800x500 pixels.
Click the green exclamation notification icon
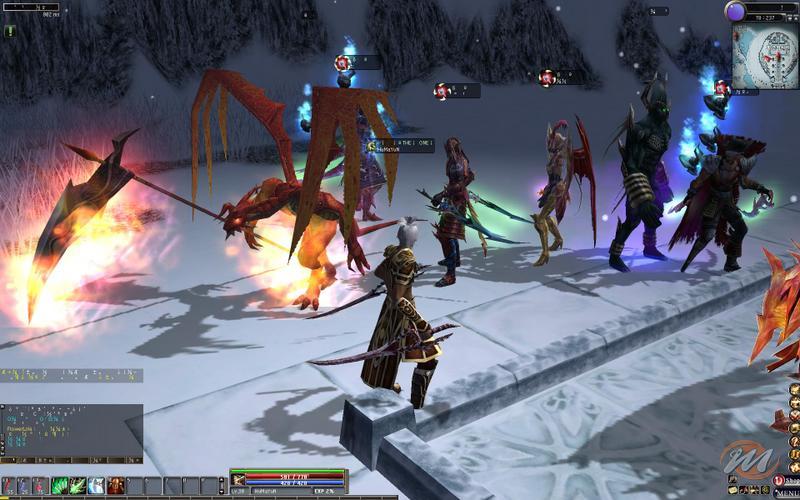(x=10, y=31)
